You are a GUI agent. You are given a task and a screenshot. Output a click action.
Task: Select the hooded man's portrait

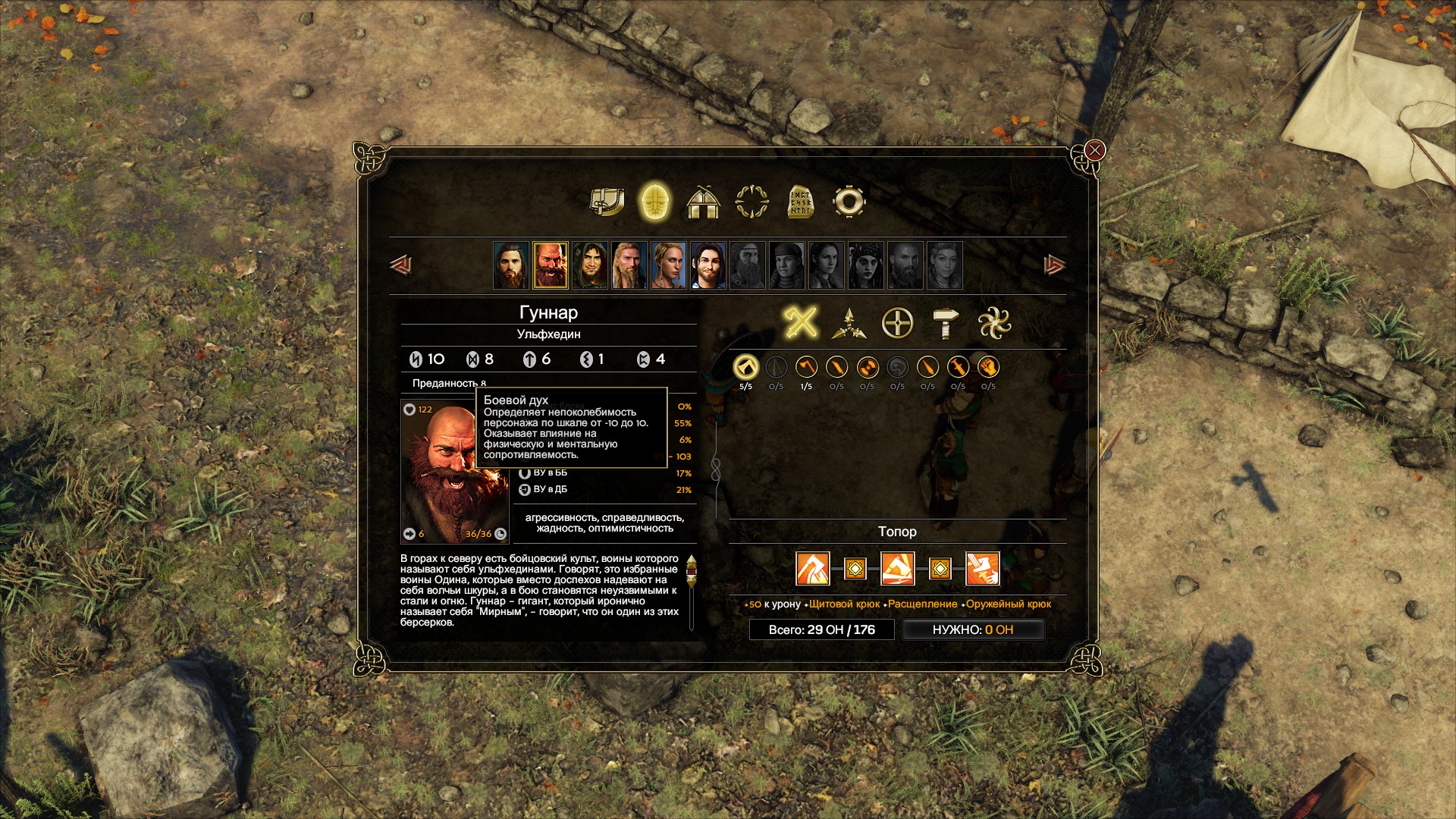(x=589, y=265)
